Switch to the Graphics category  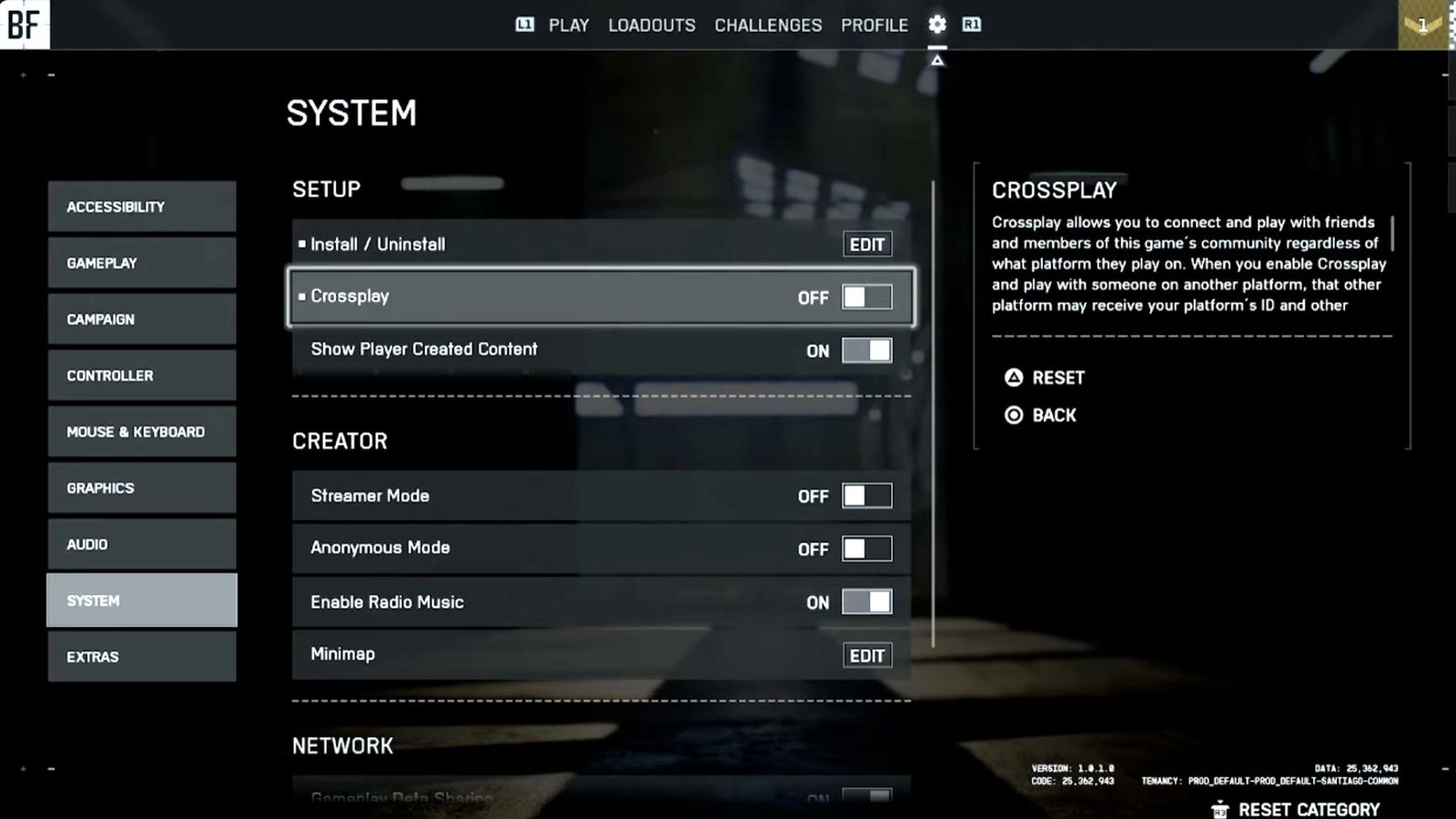(141, 488)
